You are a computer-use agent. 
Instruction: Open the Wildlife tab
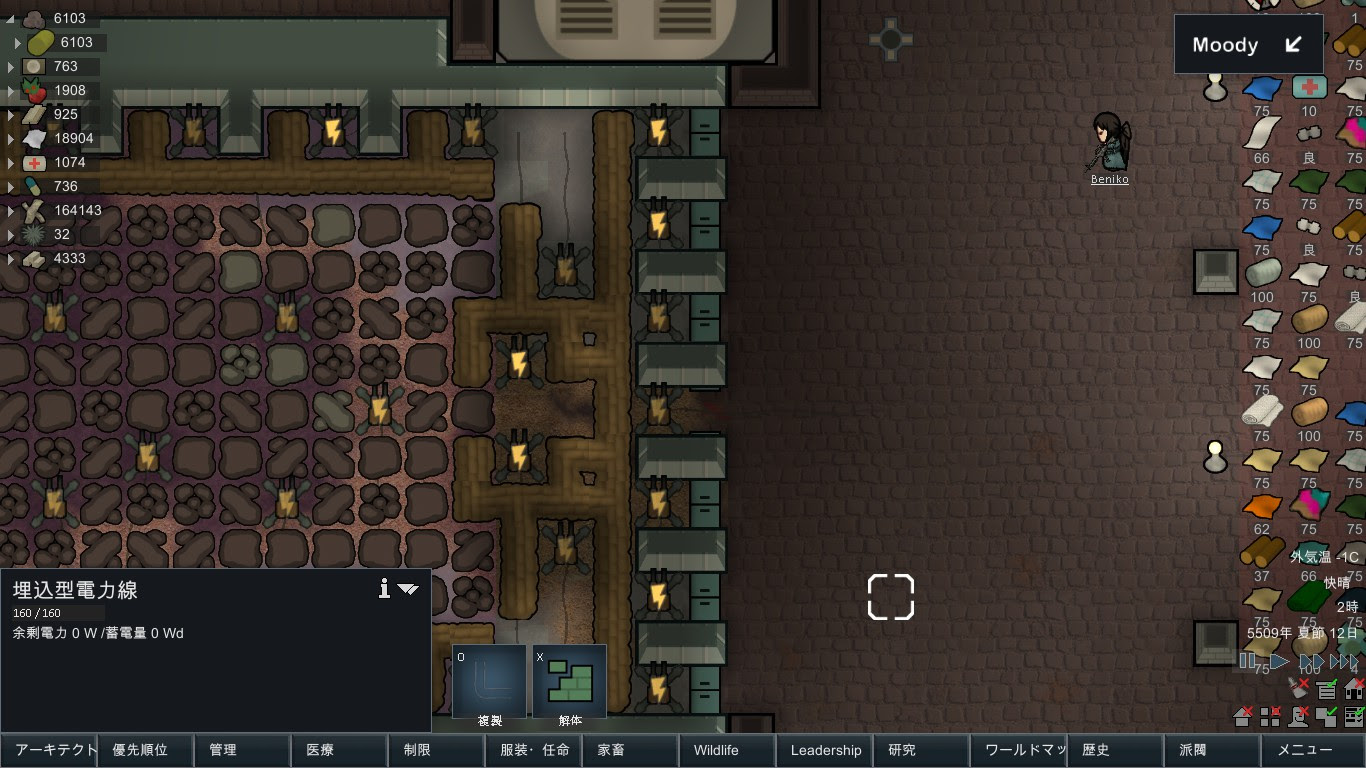727,750
